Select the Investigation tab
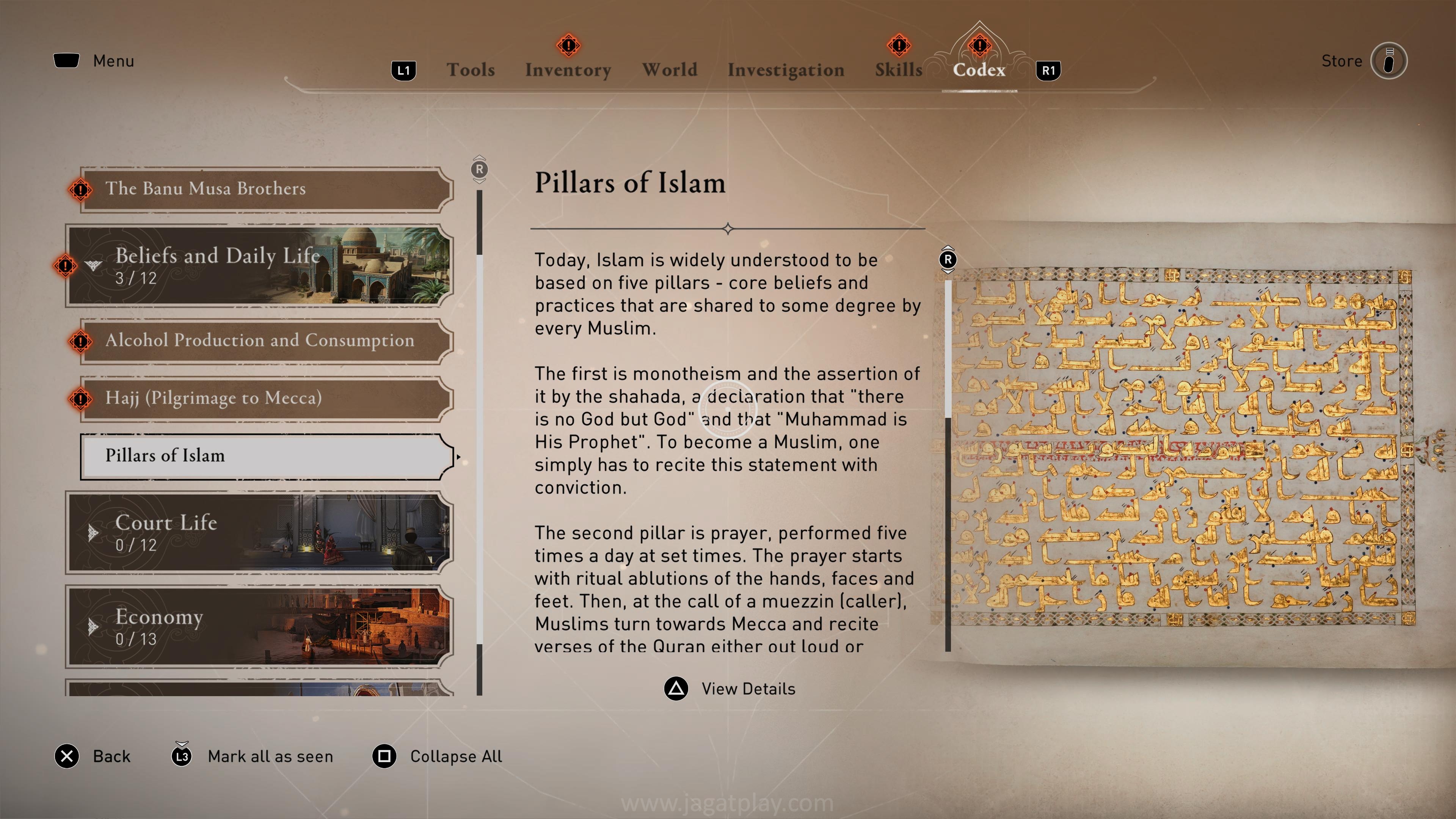The width and height of the screenshot is (1456, 819). pos(786,70)
